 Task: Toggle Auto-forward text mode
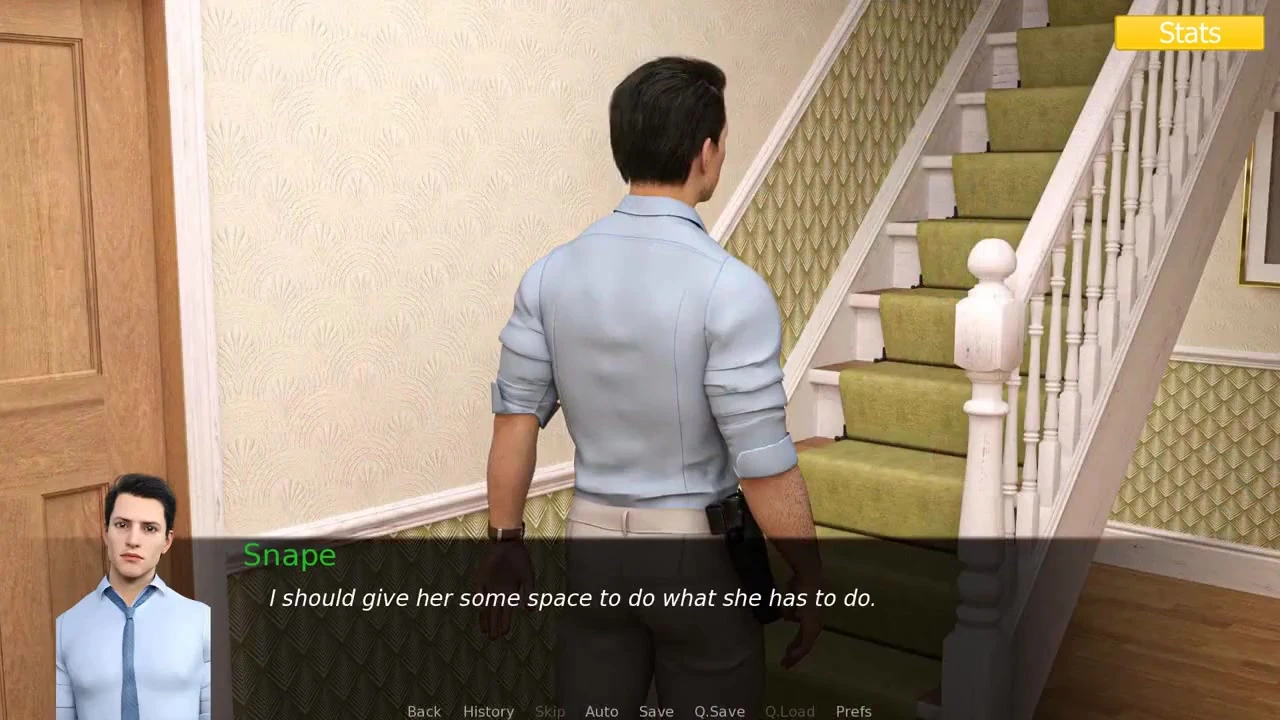[602, 711]
